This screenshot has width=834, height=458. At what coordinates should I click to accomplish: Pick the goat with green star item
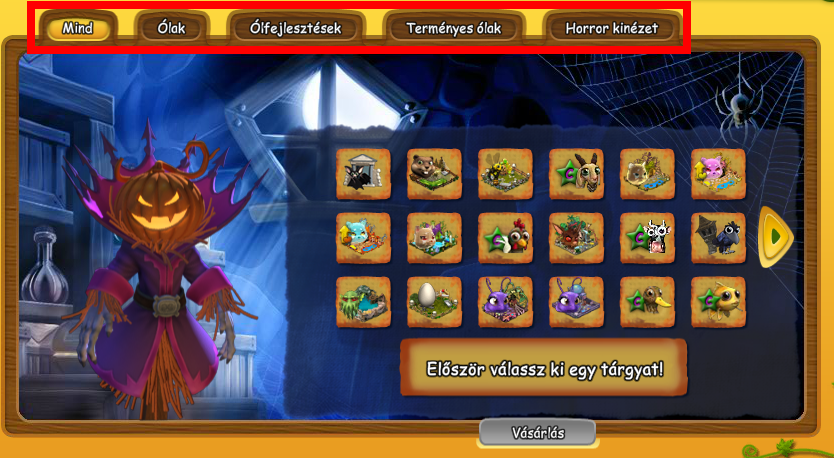point(576,174)
